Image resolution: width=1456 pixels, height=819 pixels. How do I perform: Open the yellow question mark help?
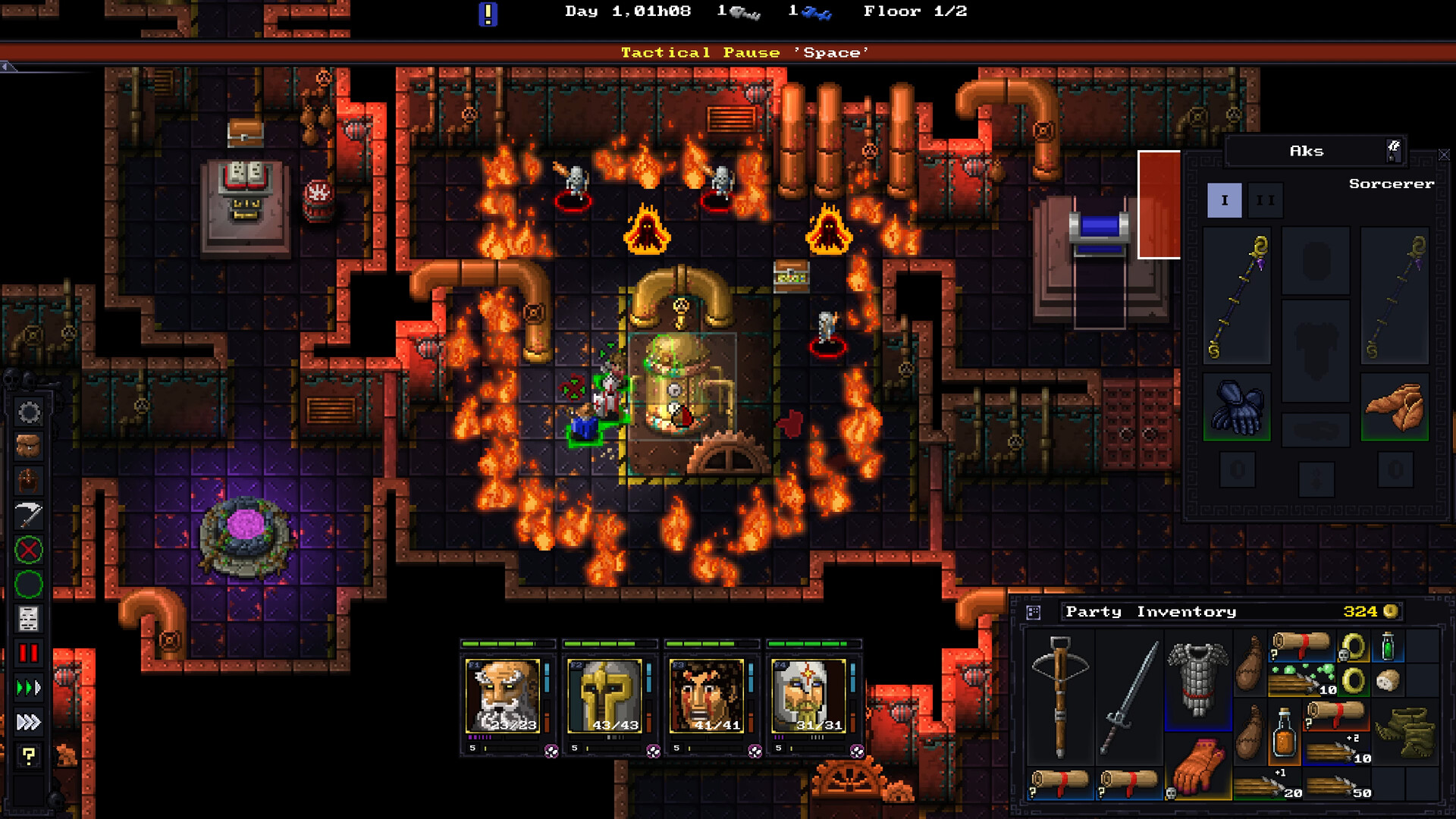(29, 755)
